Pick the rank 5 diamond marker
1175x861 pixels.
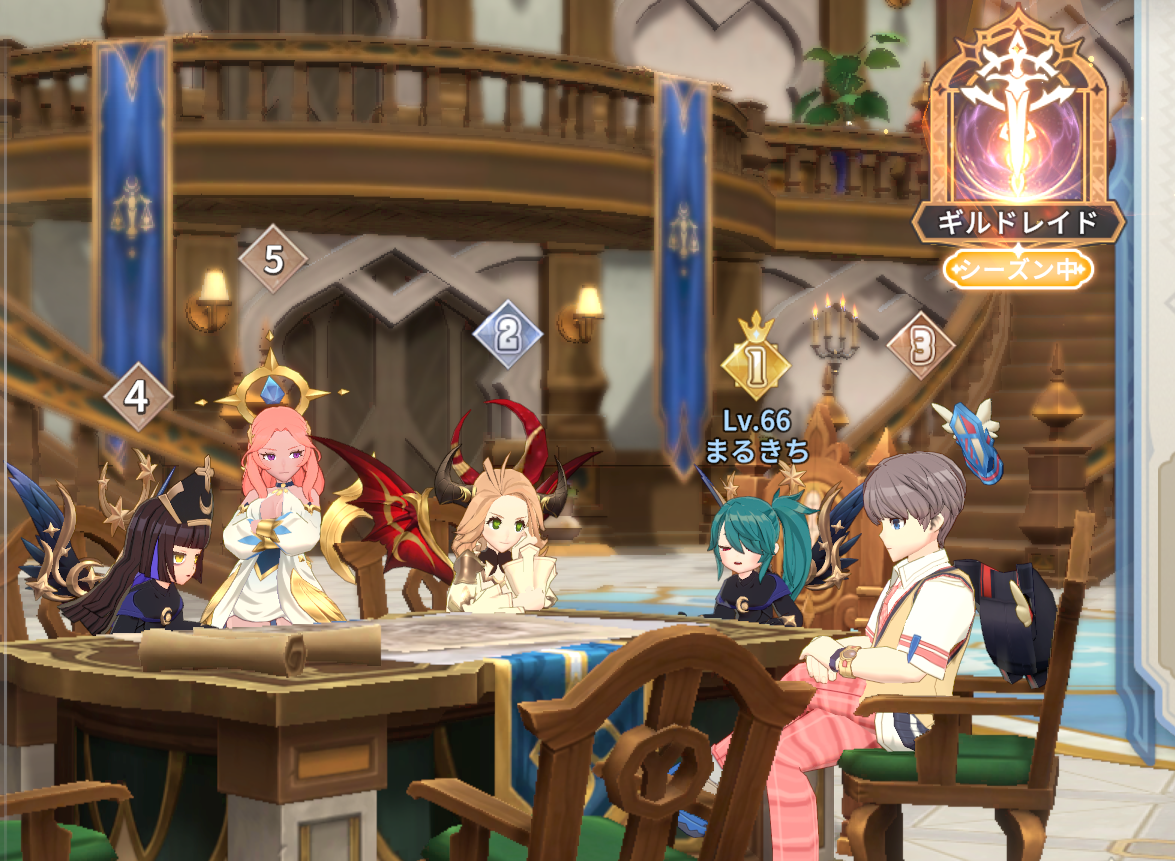(273, 260)
